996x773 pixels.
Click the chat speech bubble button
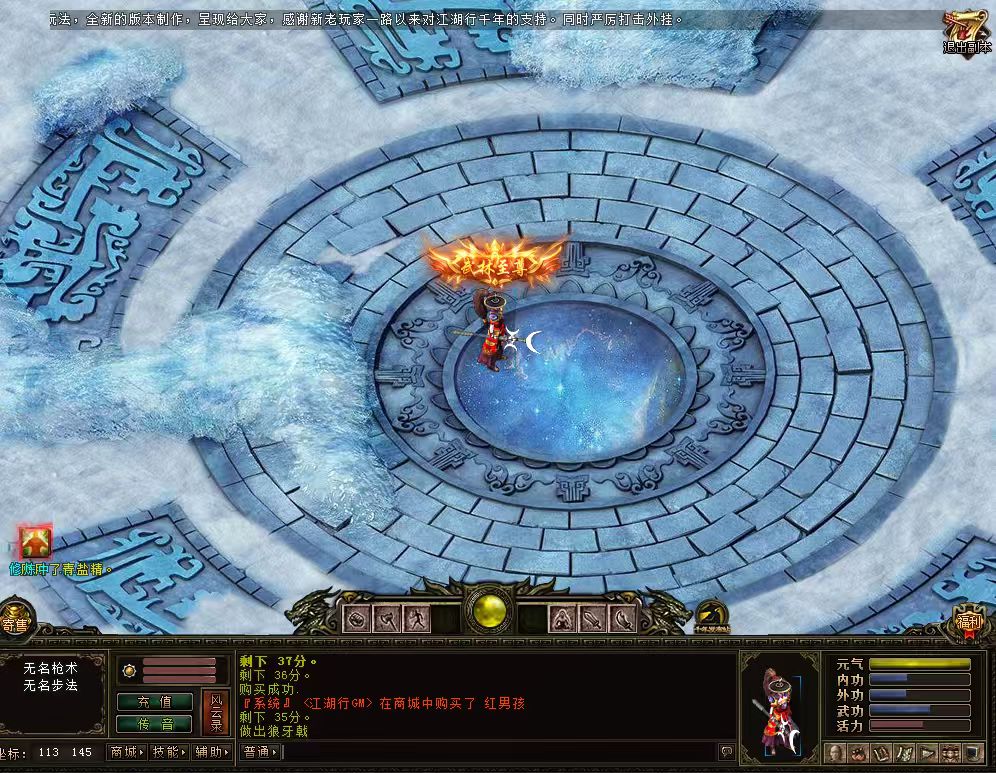point(726,752)
